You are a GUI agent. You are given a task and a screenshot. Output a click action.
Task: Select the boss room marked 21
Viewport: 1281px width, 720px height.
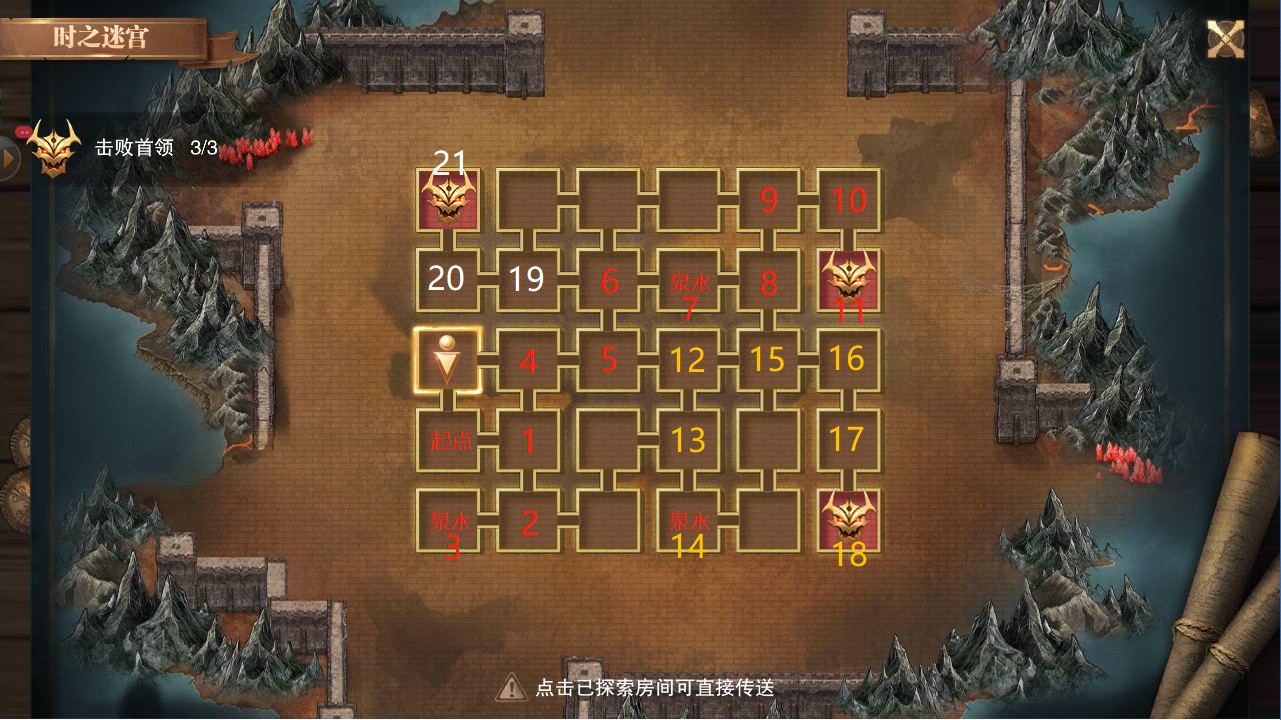[x=448, y=199]
